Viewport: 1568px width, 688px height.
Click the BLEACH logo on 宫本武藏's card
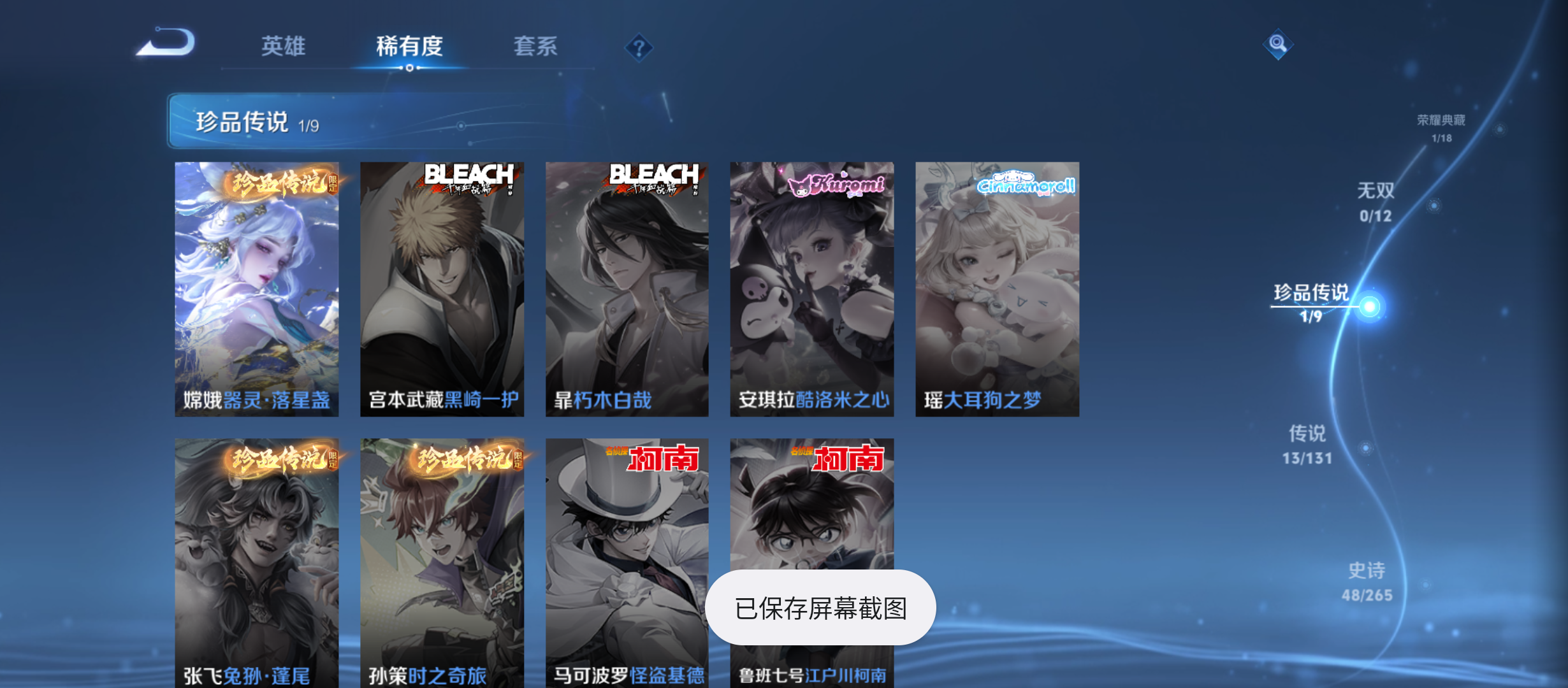pos(470,181)
